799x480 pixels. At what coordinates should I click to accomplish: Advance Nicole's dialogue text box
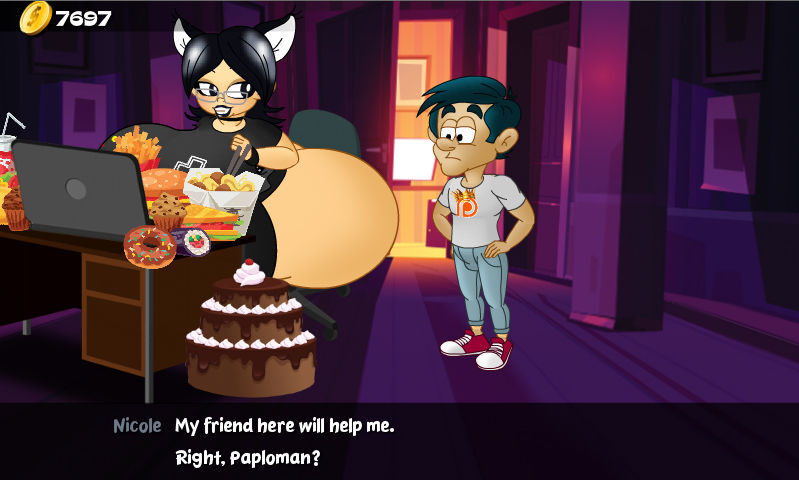point(399,441)
